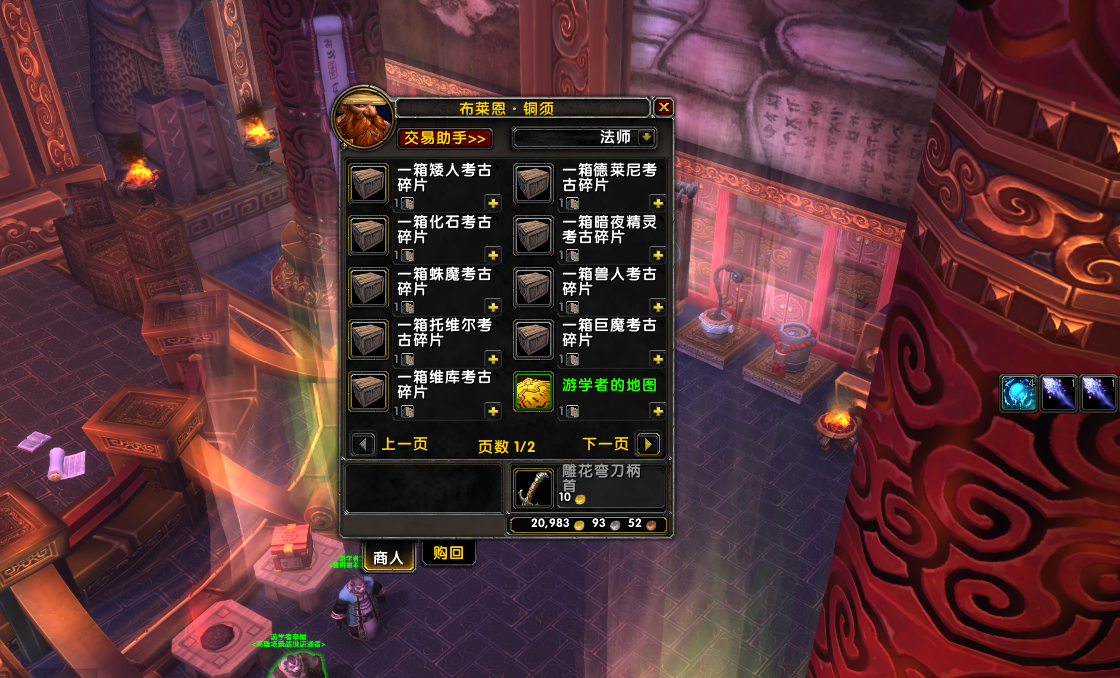1120x678 pixels.
Task: Purchase 一箱维库考古碎片 crate
Action: [368, 391]
